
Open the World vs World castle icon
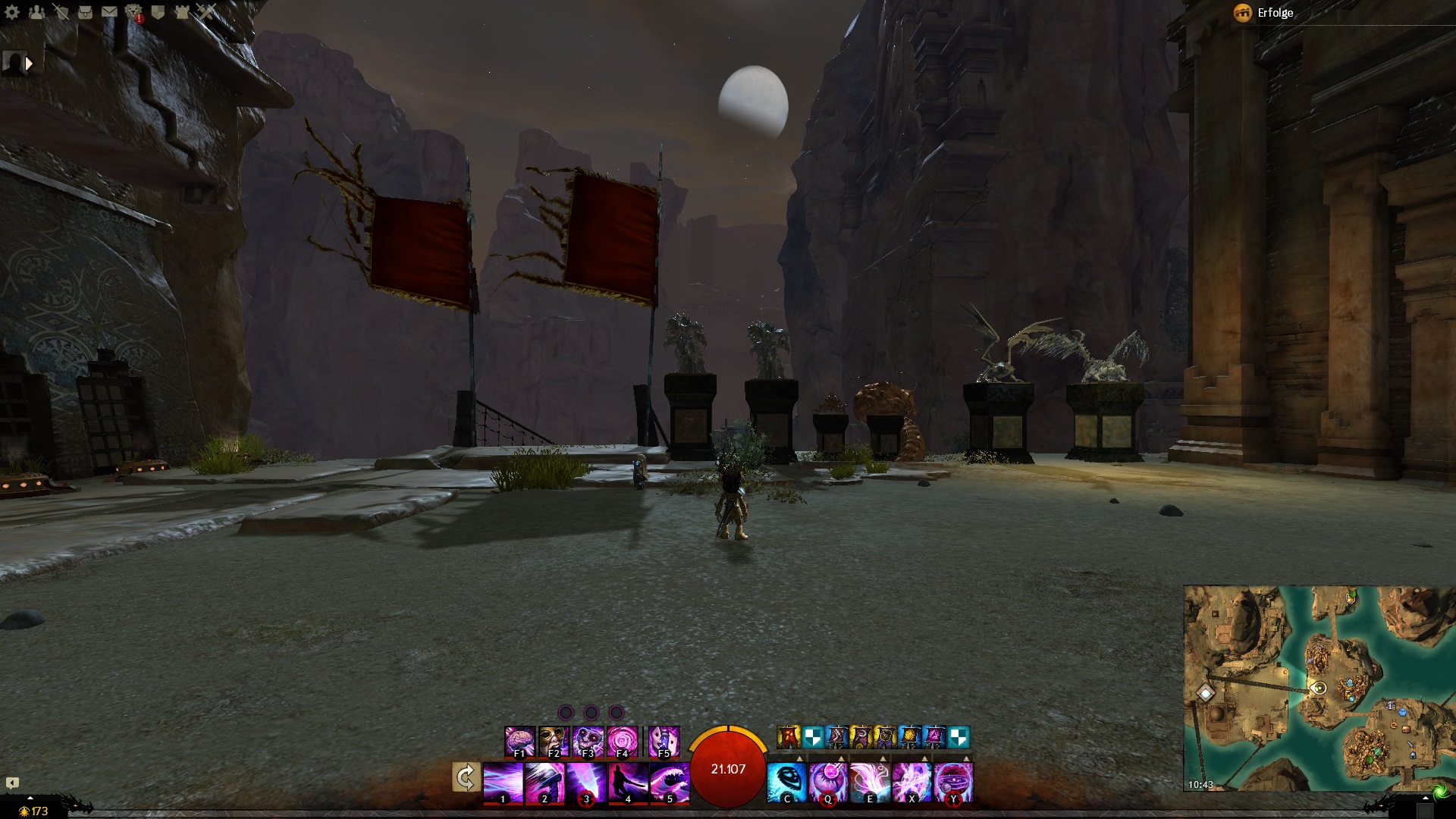[x=182, y=11]
